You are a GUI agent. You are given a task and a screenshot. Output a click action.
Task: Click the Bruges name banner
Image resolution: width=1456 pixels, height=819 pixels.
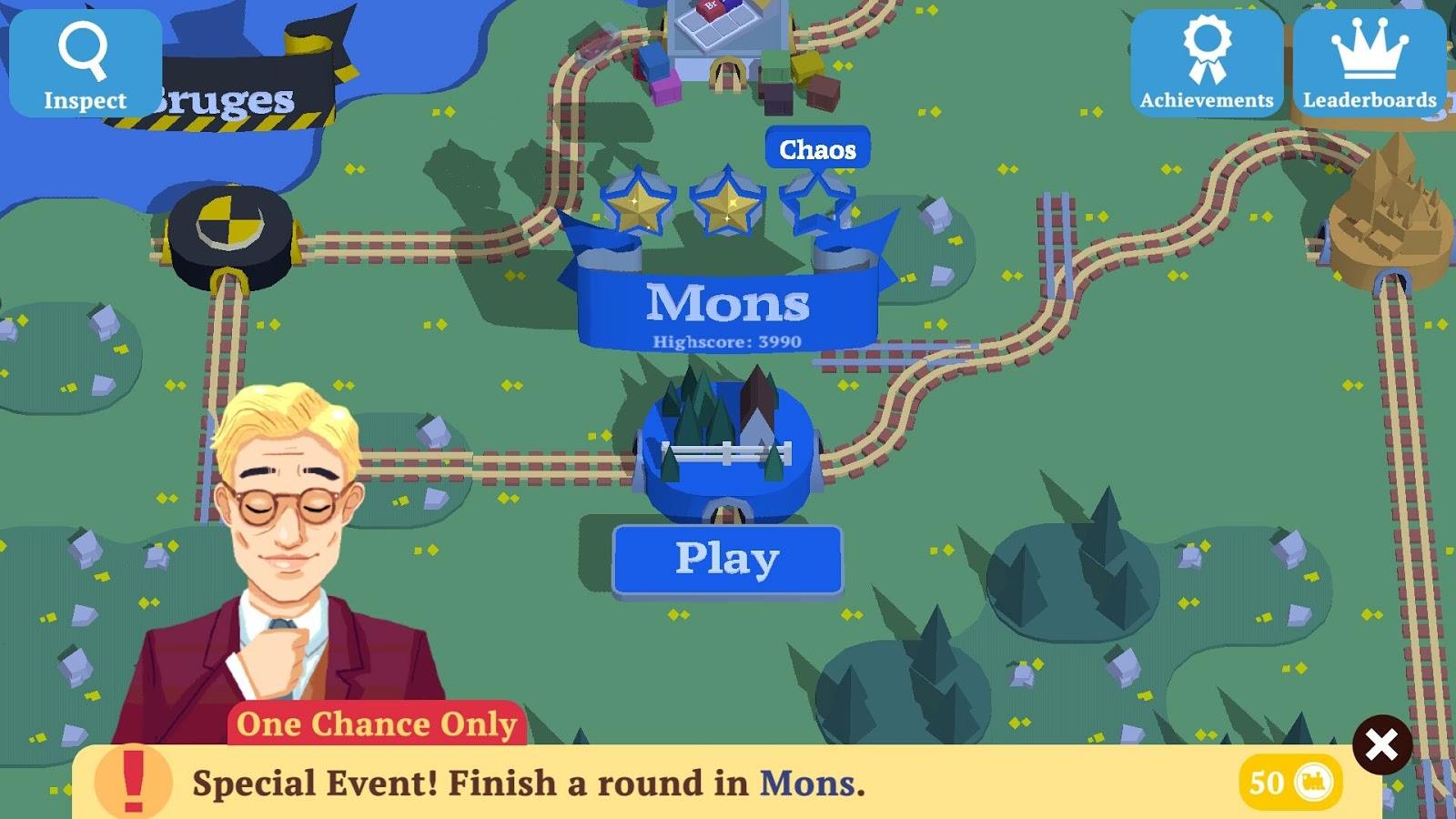point(224,94)
